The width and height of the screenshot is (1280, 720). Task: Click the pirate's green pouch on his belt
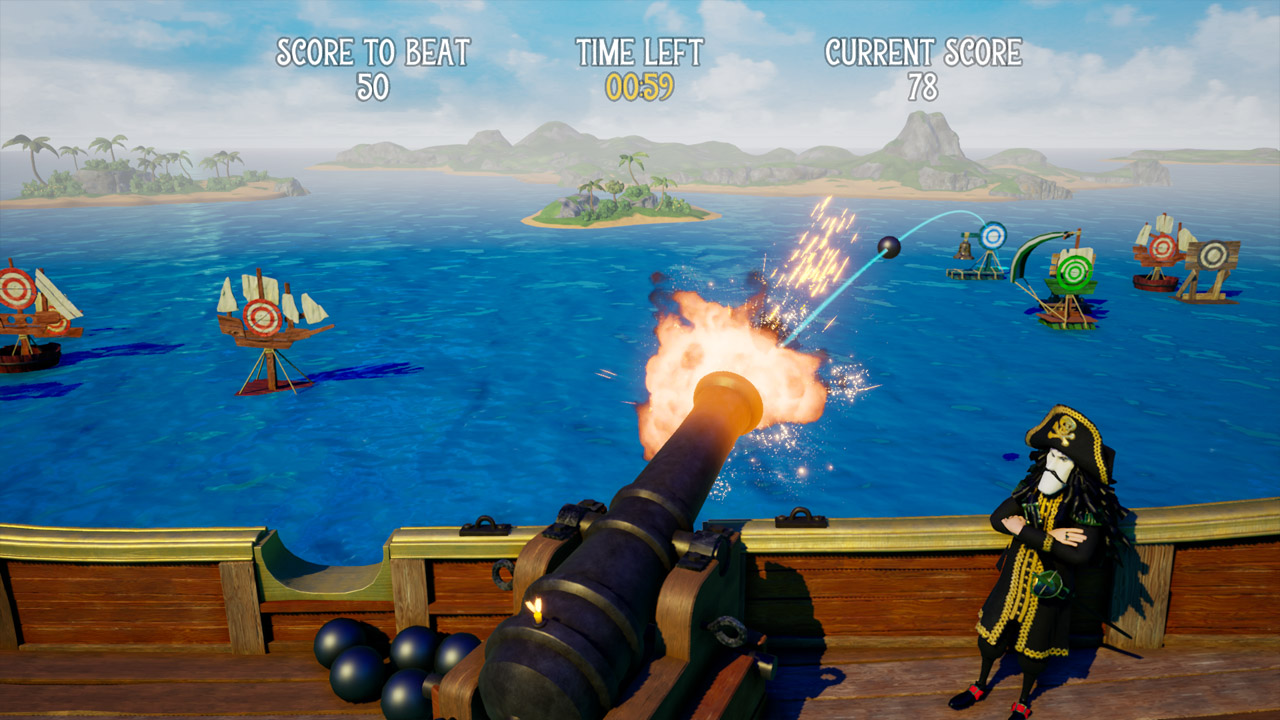click(1047, 585)
